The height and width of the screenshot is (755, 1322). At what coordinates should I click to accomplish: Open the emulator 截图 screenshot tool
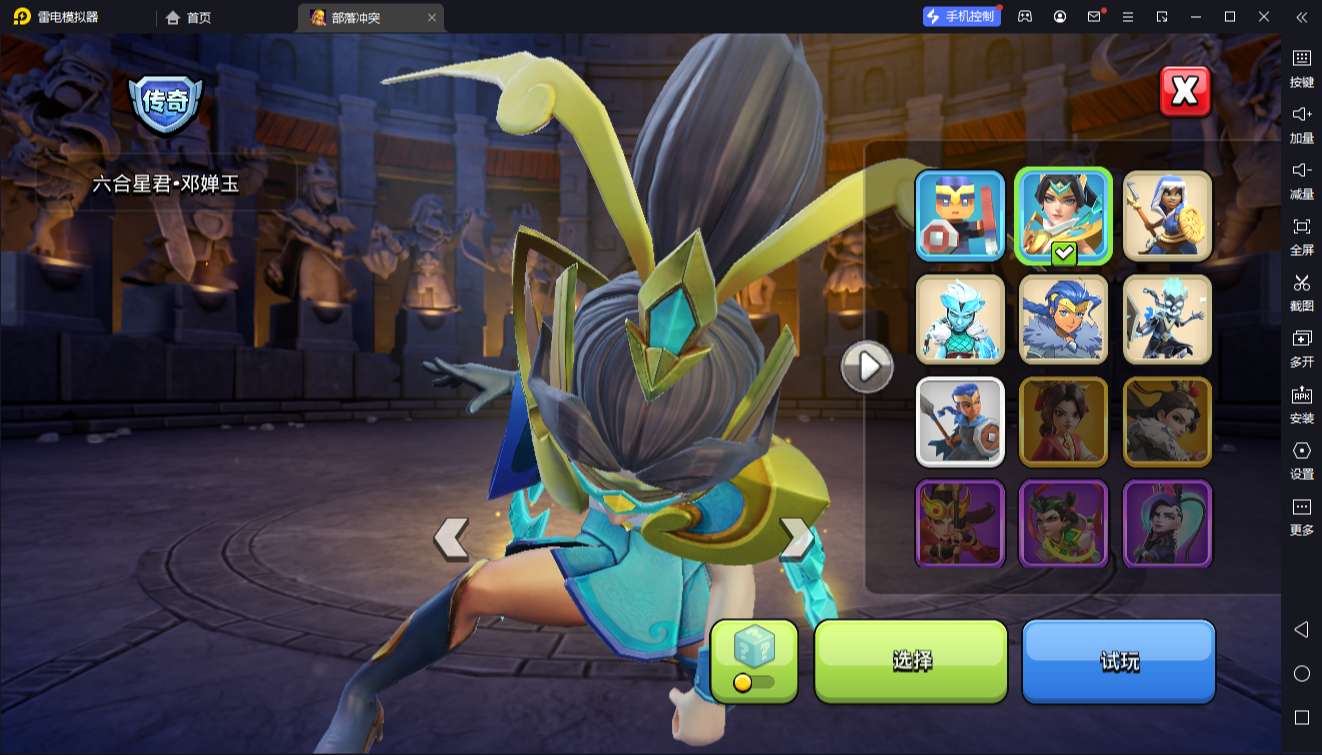click(1301, 291)
